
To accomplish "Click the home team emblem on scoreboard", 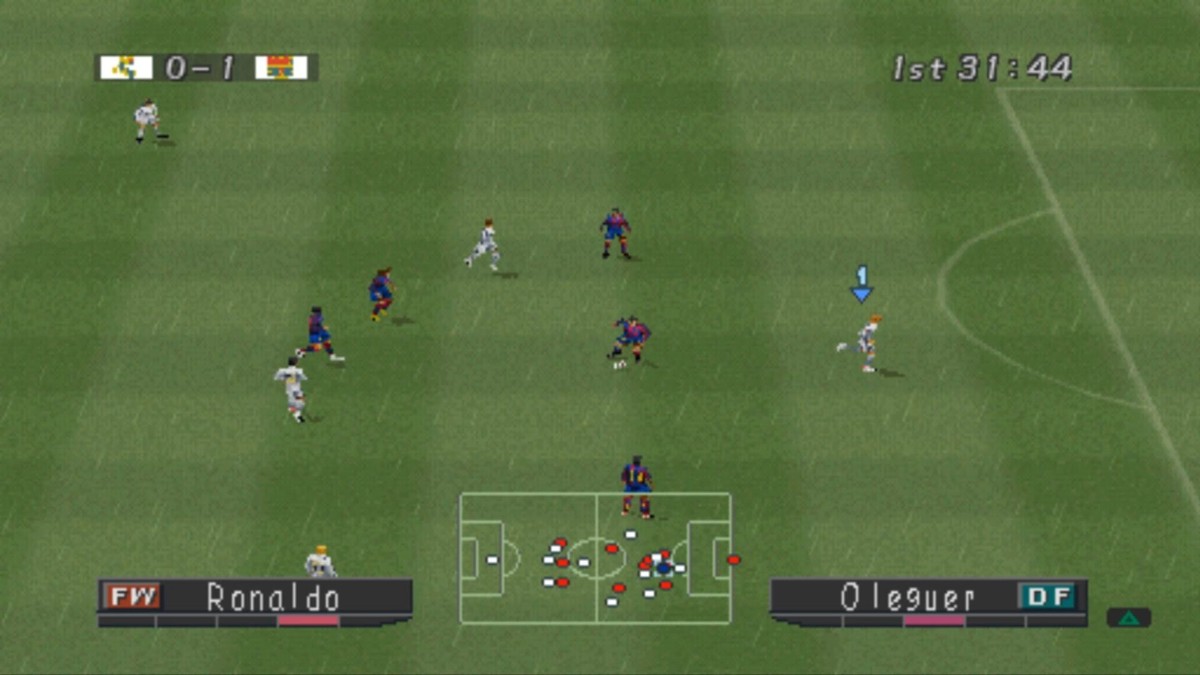I will (126, 67).
